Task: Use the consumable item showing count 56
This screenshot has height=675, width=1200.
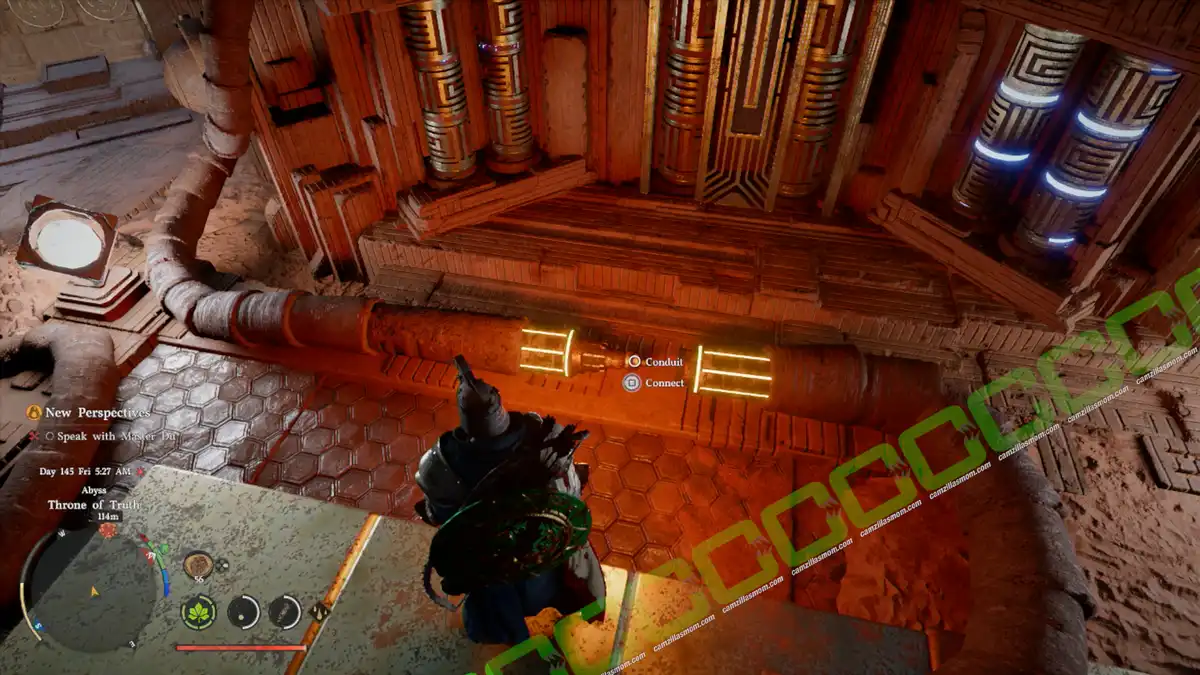Action: (197, 565)
